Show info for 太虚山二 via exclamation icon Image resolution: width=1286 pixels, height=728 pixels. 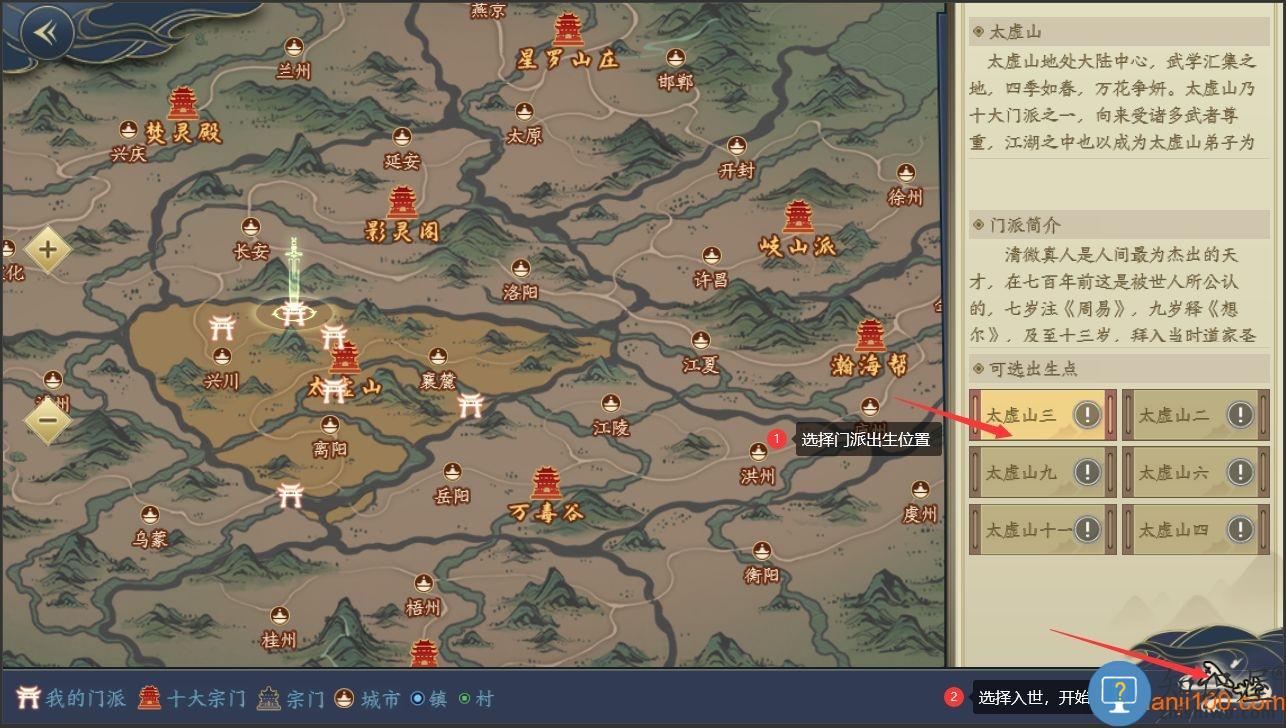coord(1240,414)
